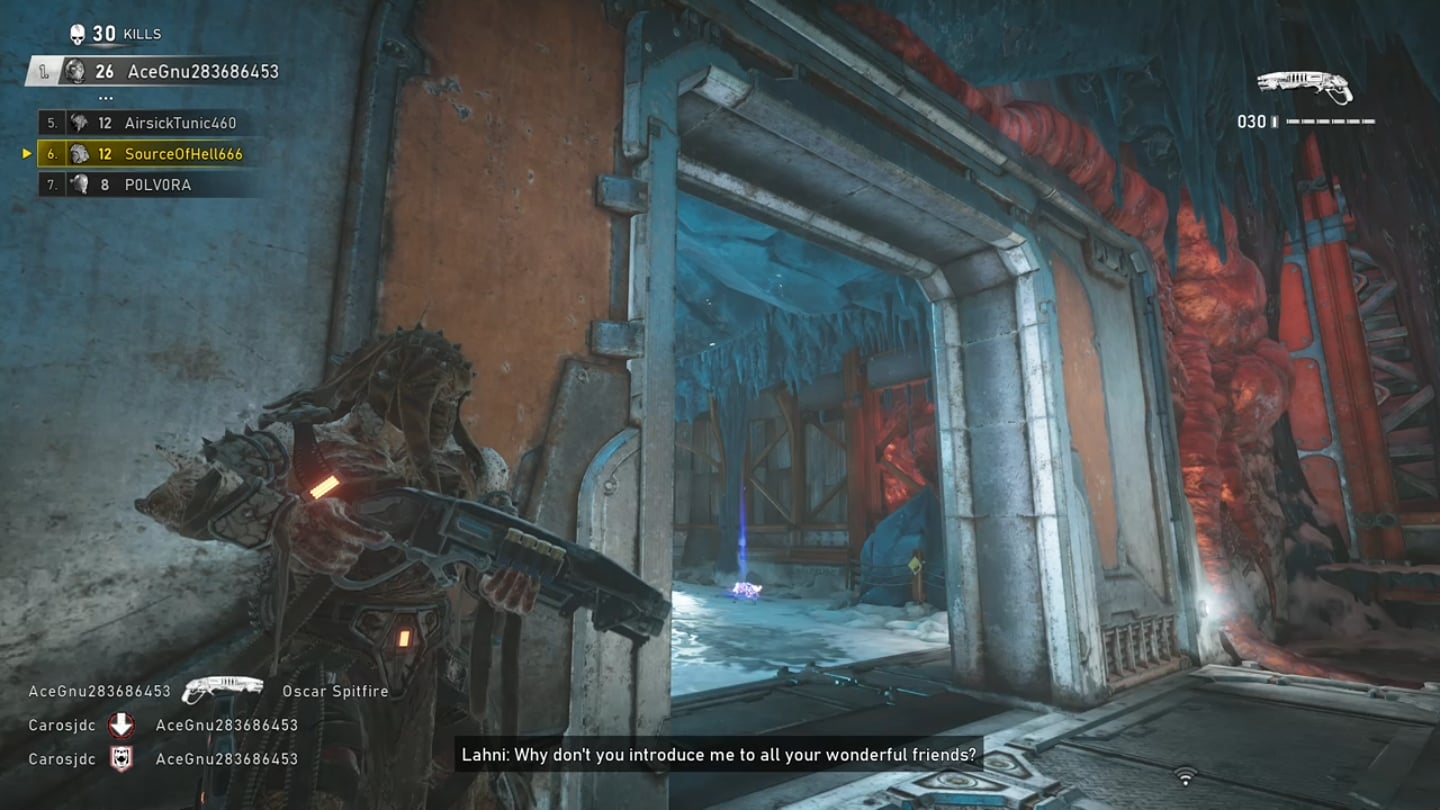Screen dimensions: 1440x810
Task: Choose the highlighted SourceOfHell666 scoreboard row
Action: tap(140, 154)
